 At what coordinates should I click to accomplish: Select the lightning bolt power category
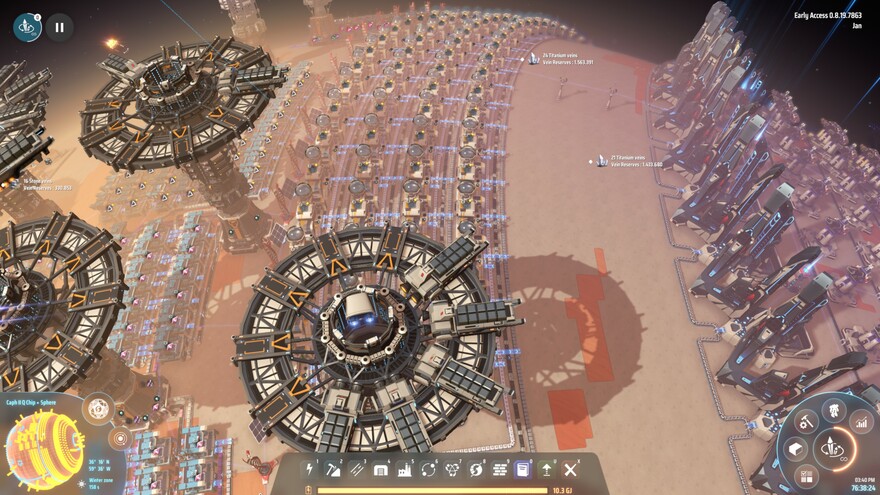tap(310, 468)
